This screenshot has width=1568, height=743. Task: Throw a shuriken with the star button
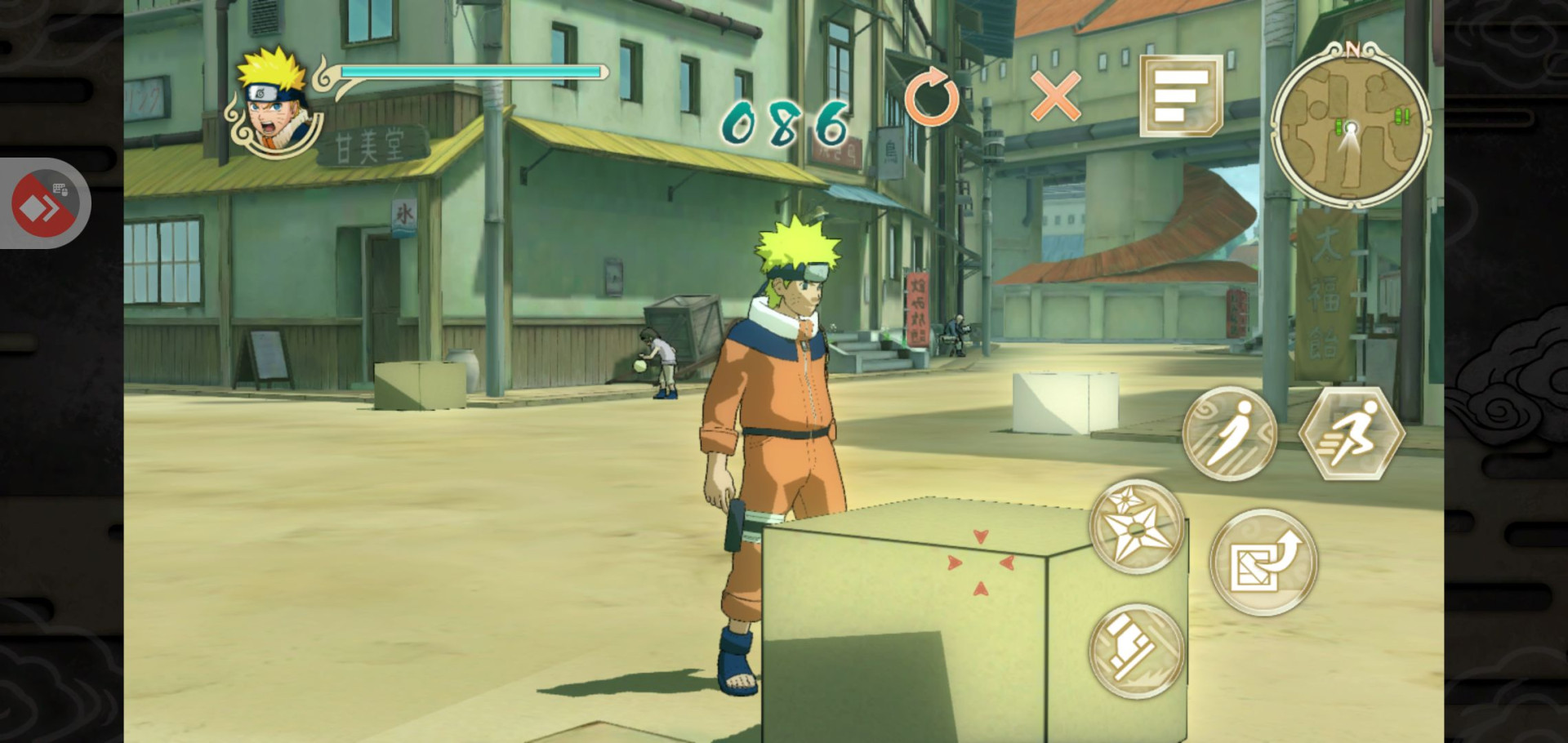[x=1137, y=527]
